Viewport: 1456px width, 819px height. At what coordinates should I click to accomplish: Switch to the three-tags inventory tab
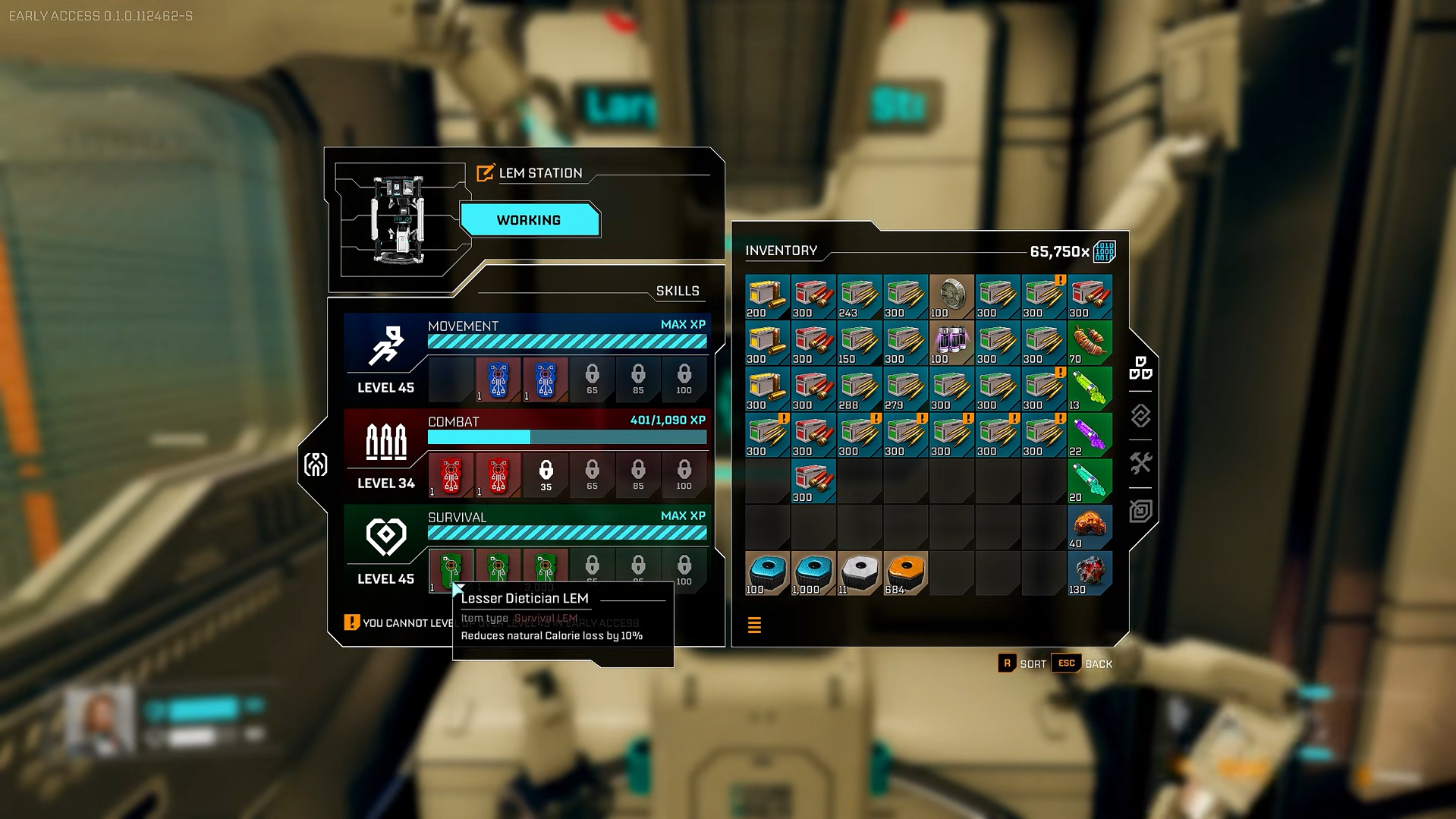click(1140, 368)
